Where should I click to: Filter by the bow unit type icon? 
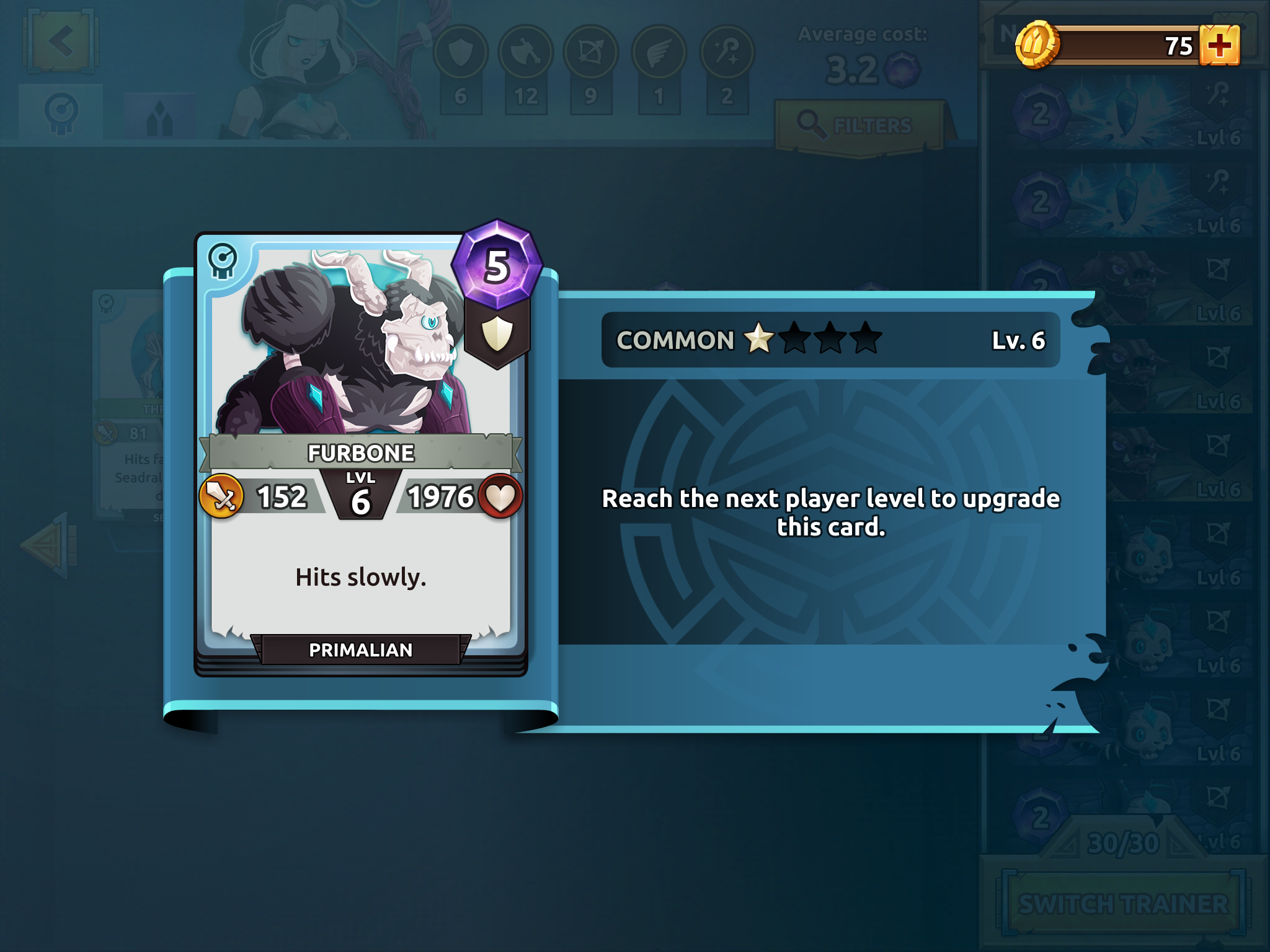(x=590, y=53)
